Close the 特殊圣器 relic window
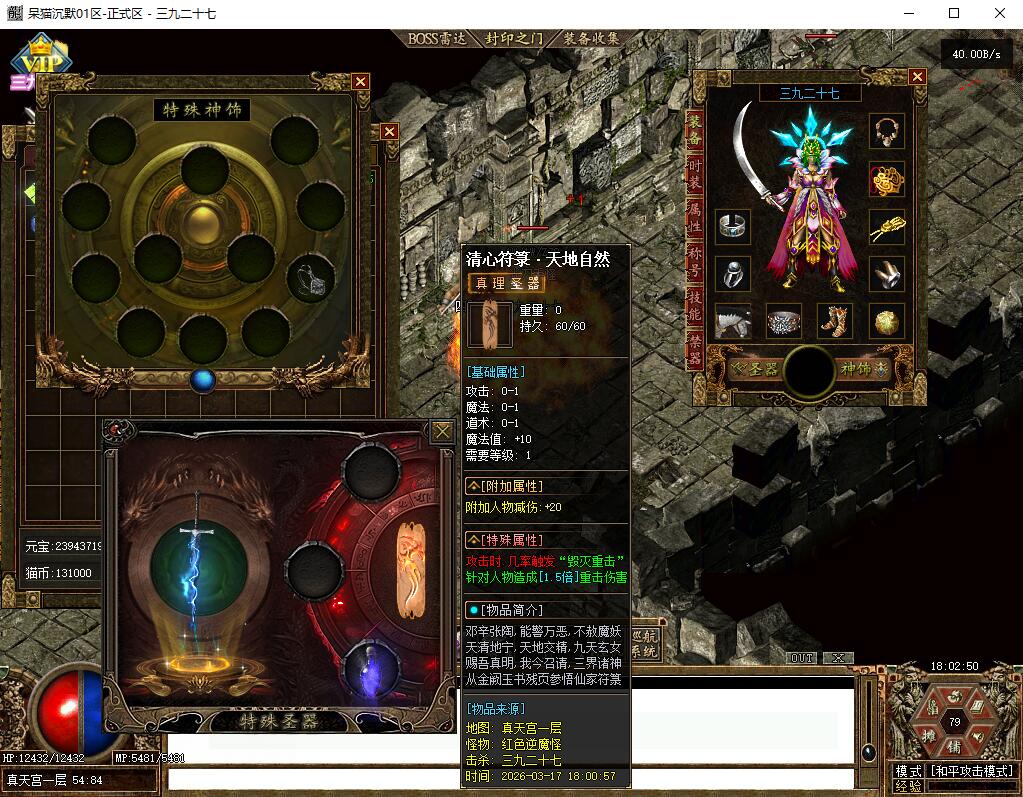The width and height of the screenshot is (1023, 797). pyautogui.click(x=442, y=431)
